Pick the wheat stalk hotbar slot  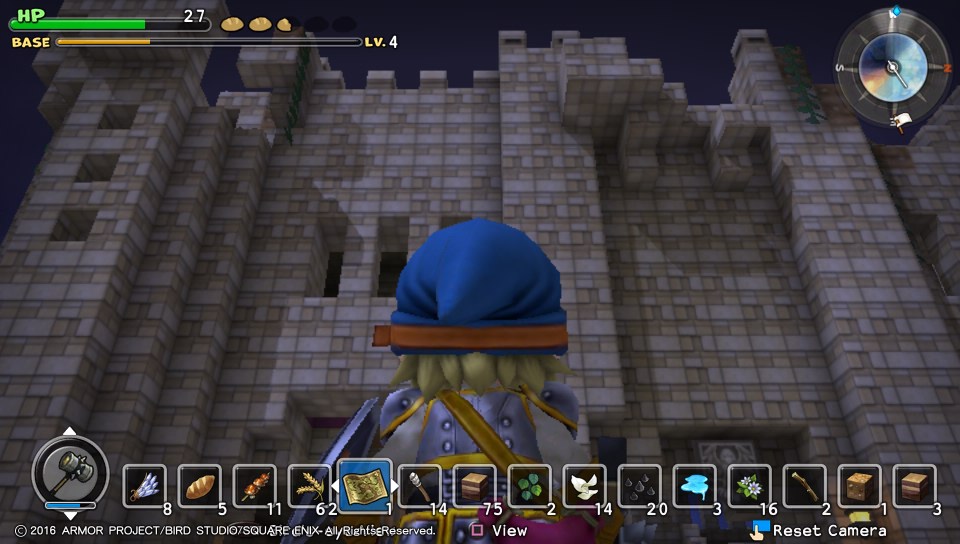309,487
